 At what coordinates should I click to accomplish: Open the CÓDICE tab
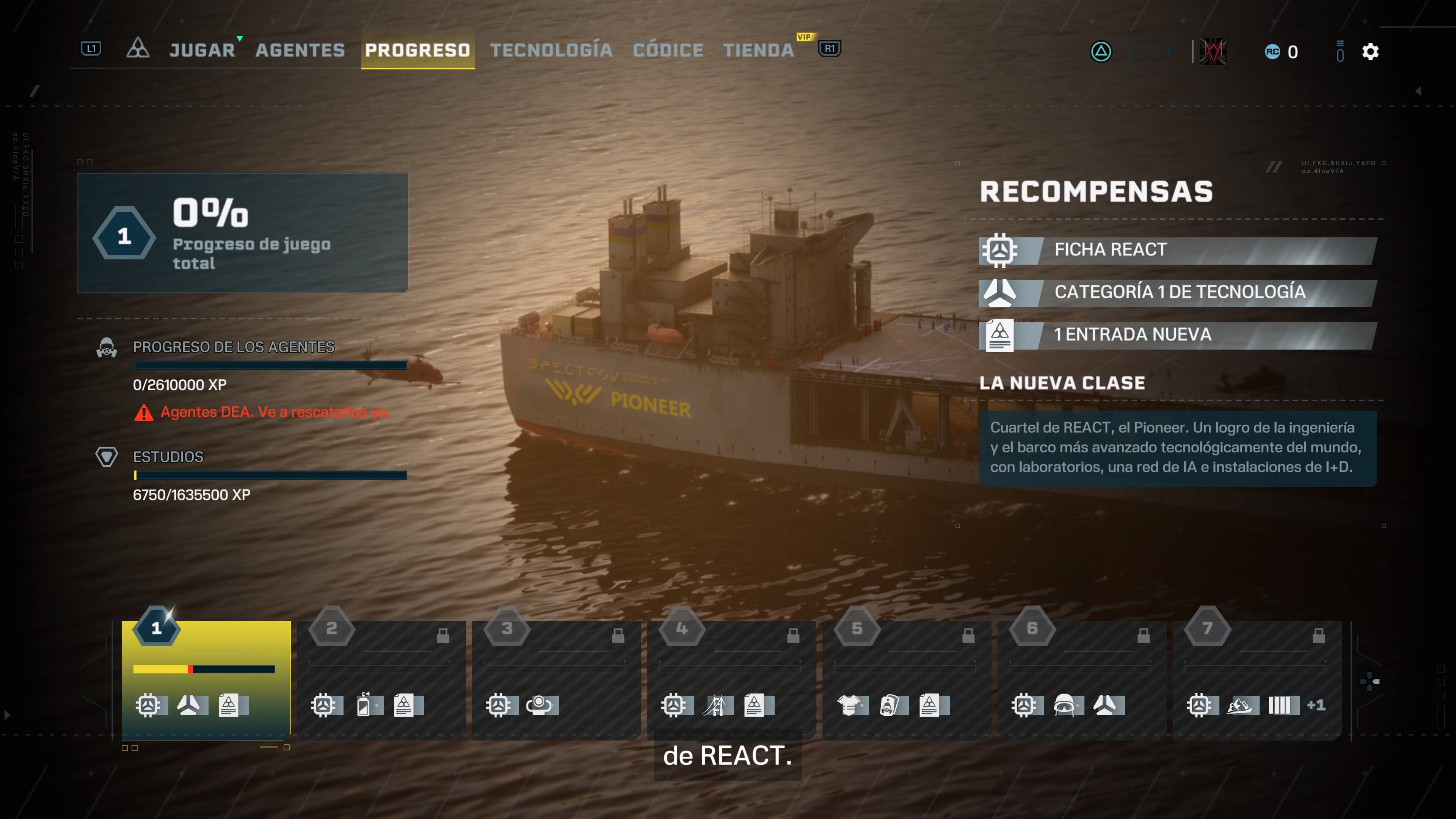tap(667, 50)
